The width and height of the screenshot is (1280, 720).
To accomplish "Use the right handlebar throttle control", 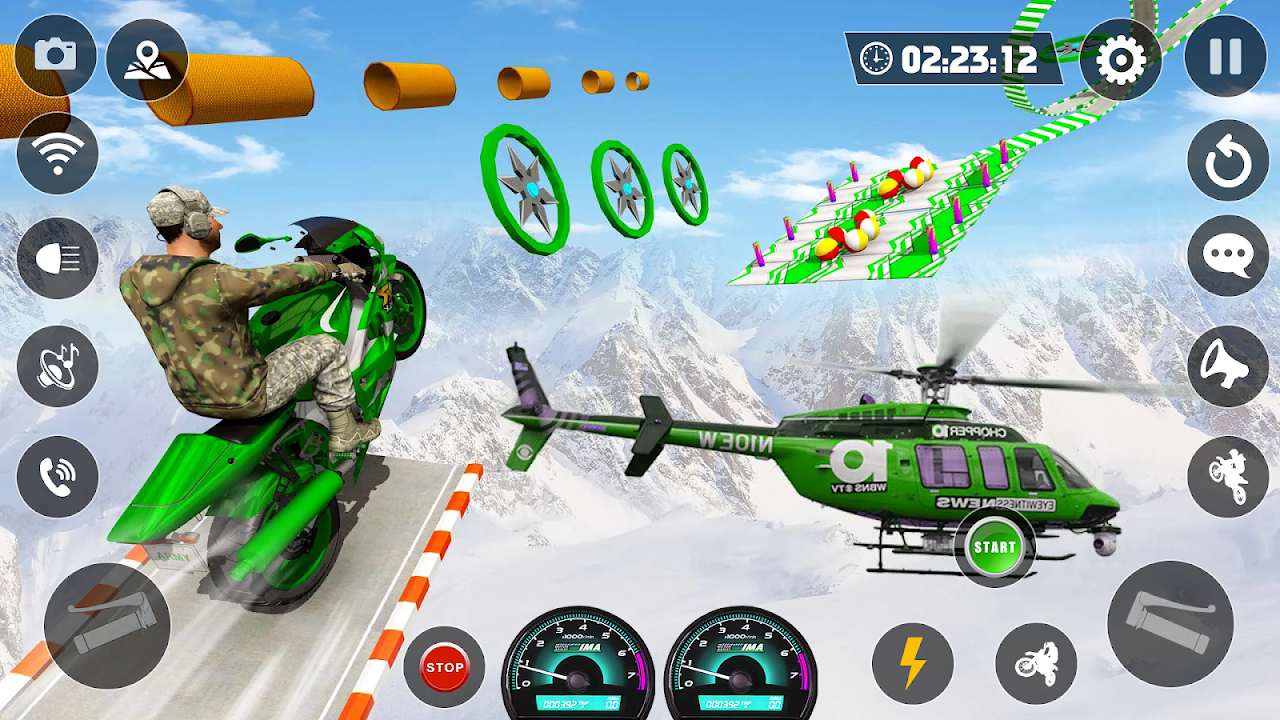I will 1169,623.
